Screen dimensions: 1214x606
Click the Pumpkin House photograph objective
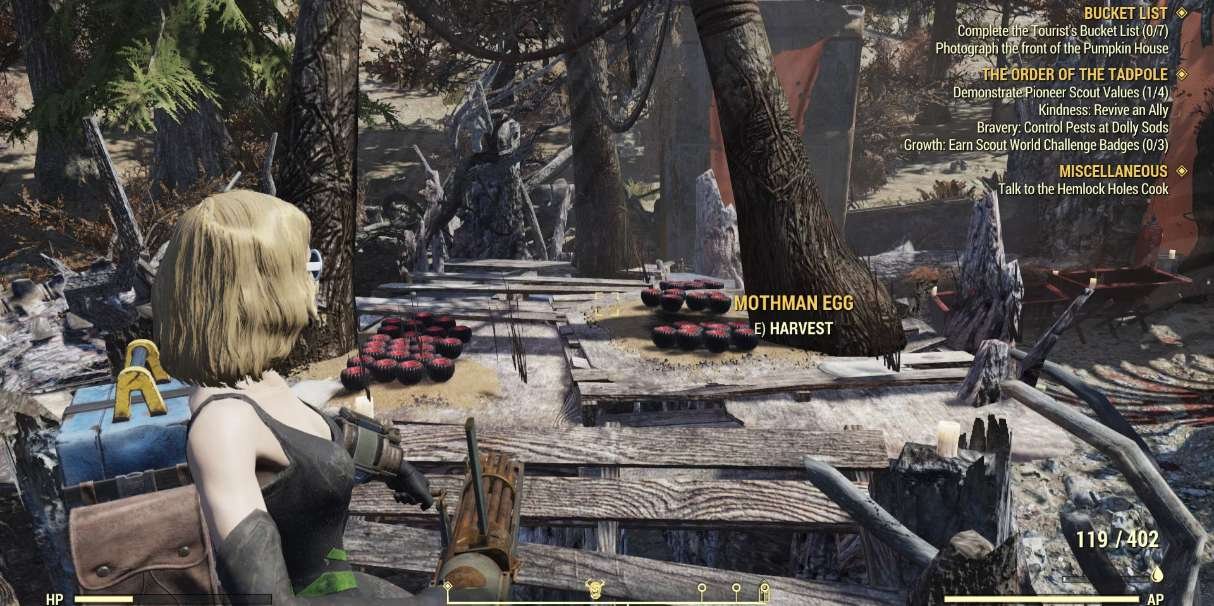pyautogui.click(x=1051, y=48)
